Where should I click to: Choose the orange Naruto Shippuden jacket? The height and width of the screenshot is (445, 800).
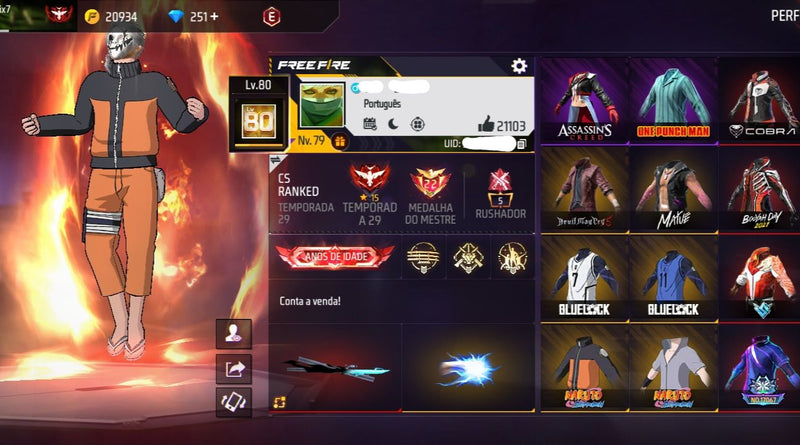[583, 369]
